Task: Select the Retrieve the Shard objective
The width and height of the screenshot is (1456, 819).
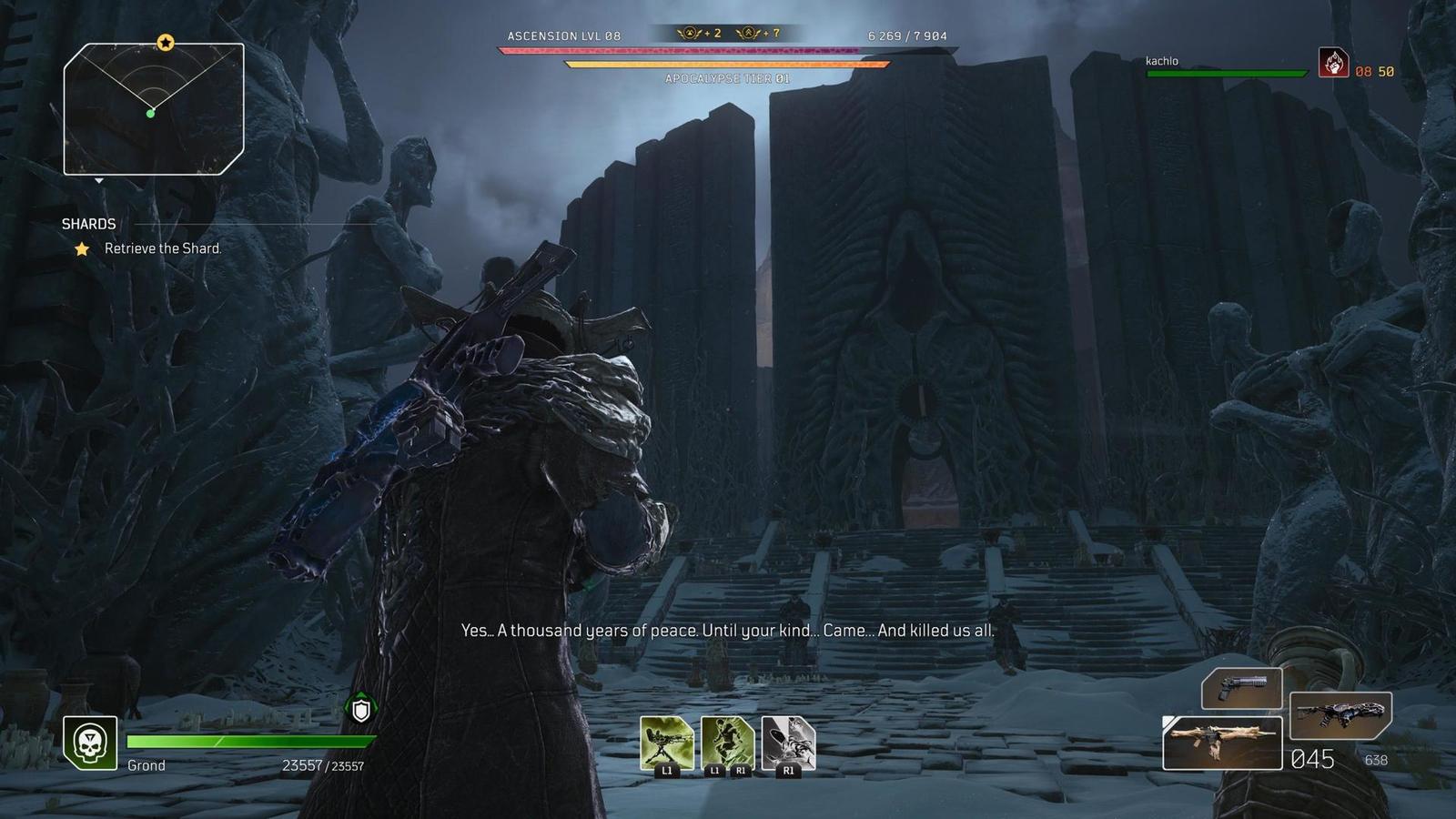Action: (162, 248)
